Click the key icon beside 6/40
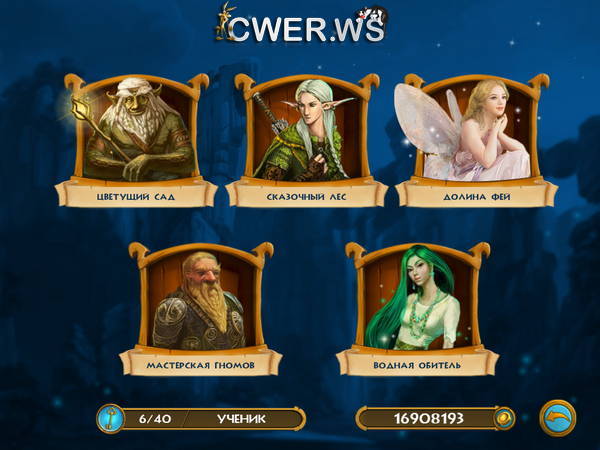 pyautogui.click(x=111, y=418)
